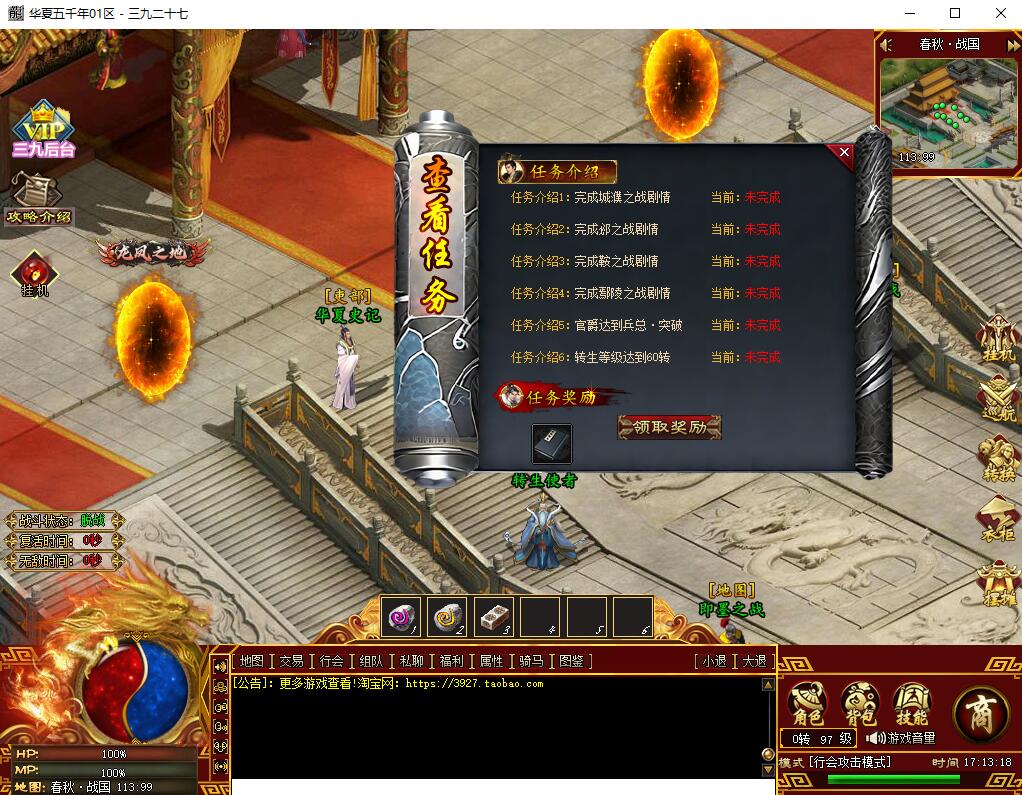Use the purple swirl scroll in hotbar

tap(401, 617)
